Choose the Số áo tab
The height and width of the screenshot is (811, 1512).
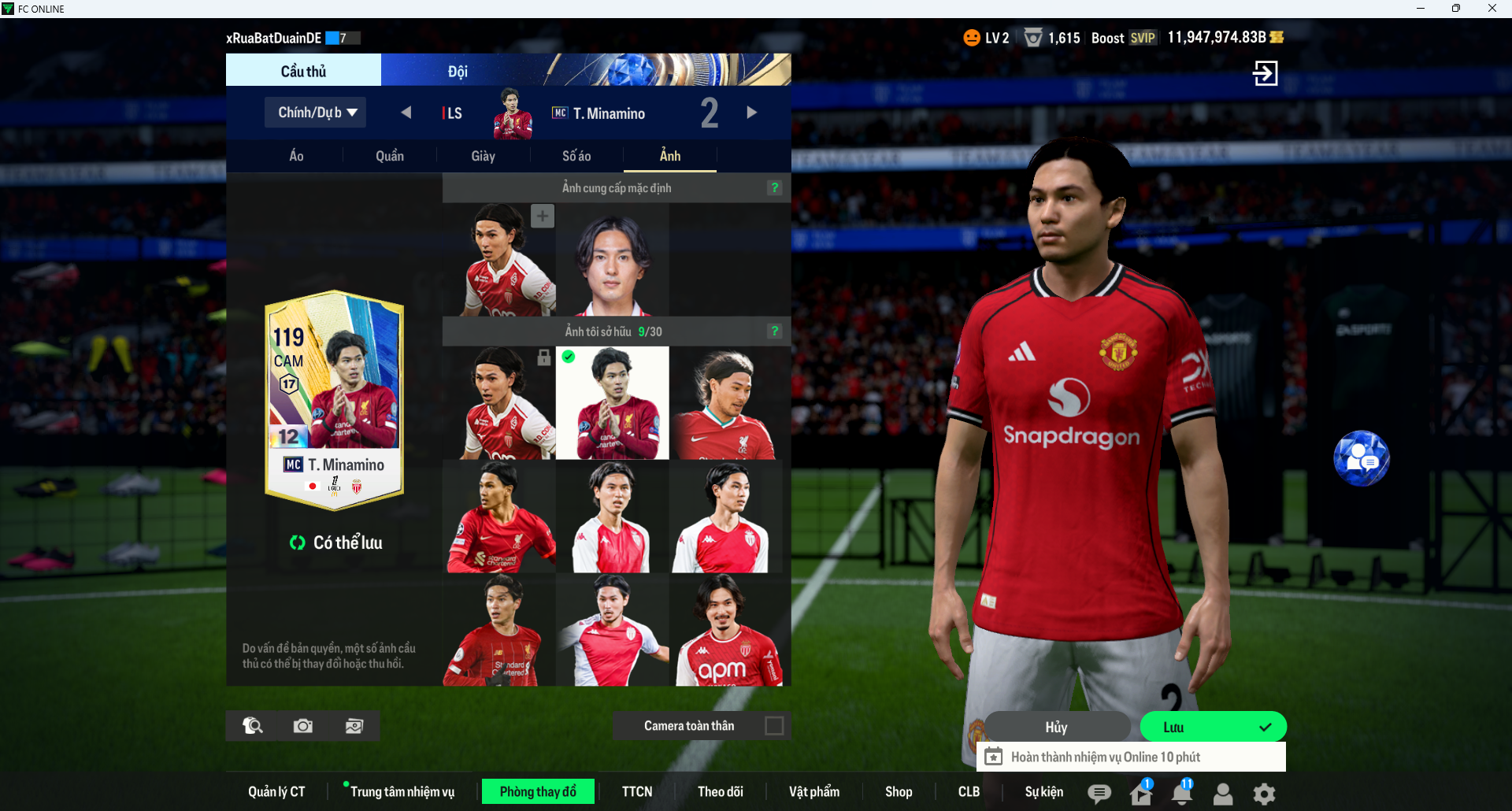coord(576,156)
